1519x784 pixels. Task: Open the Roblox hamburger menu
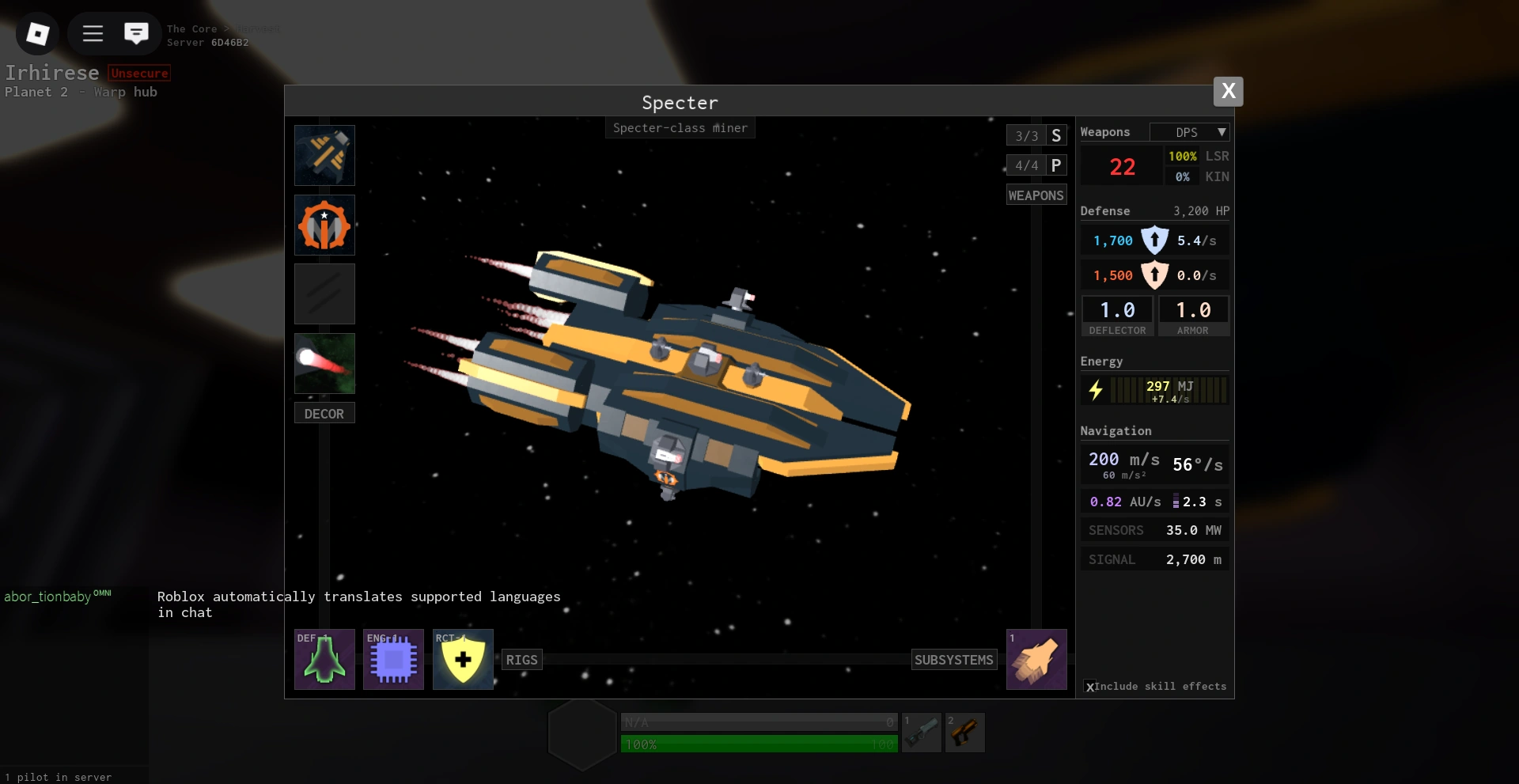pos(92,33)
